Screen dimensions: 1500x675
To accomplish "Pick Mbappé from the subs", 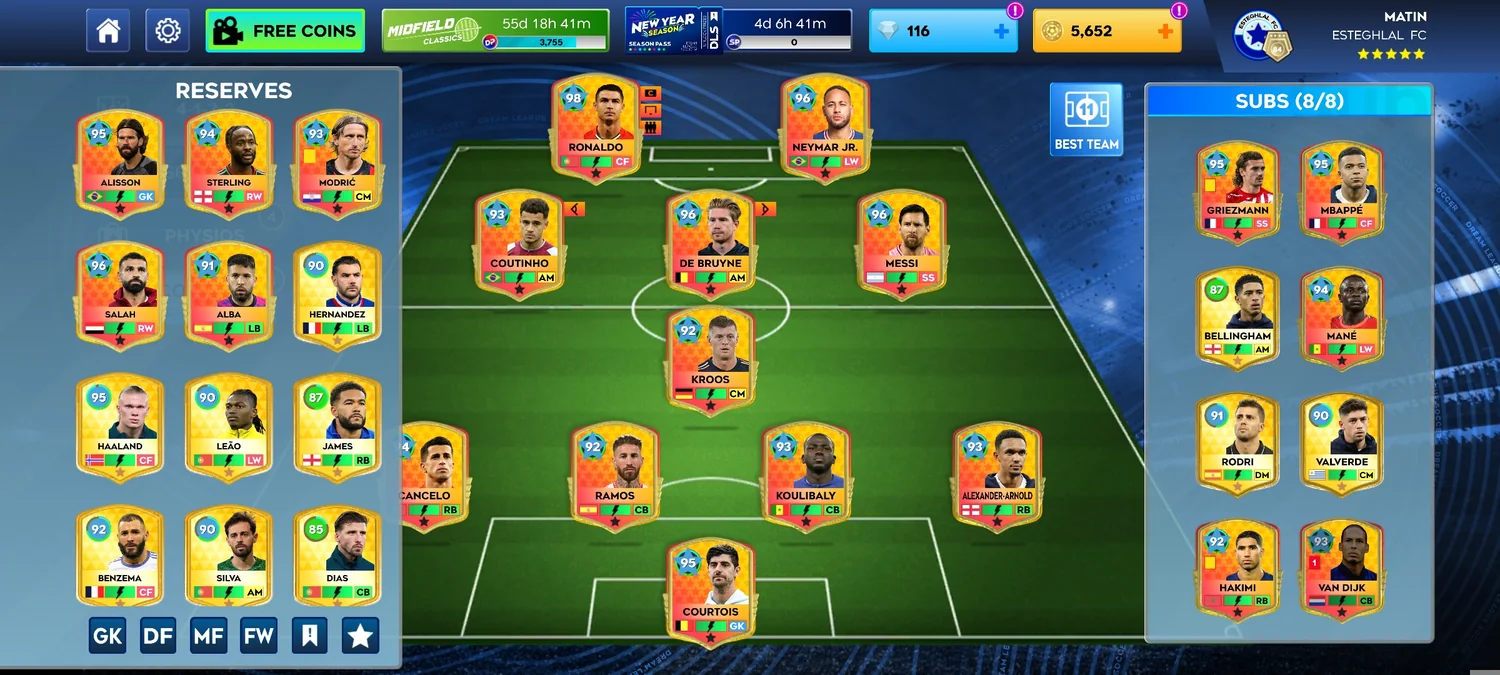I will (x=1341, y=191).
